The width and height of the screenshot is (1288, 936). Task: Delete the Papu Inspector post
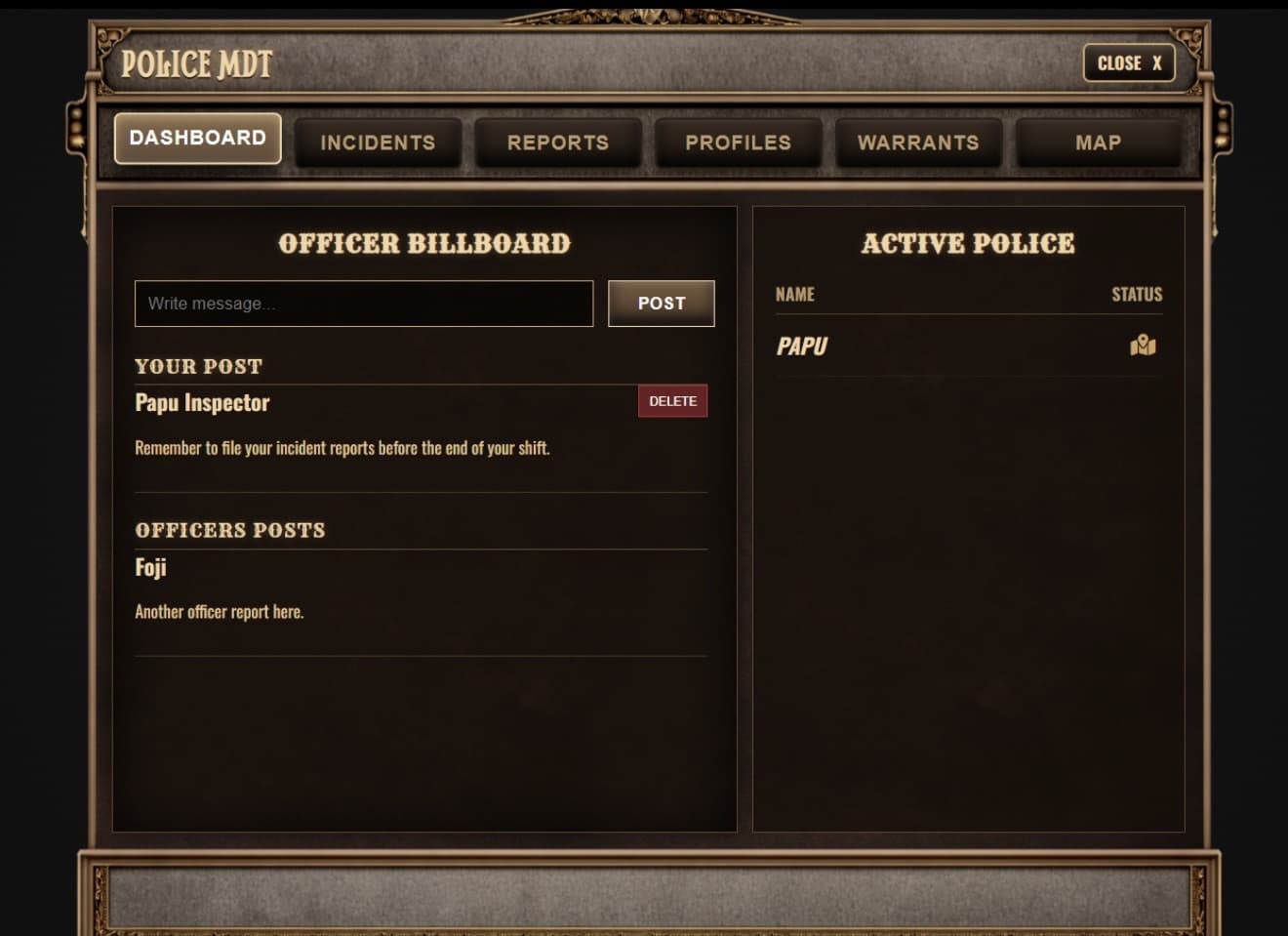pos(672,400)
